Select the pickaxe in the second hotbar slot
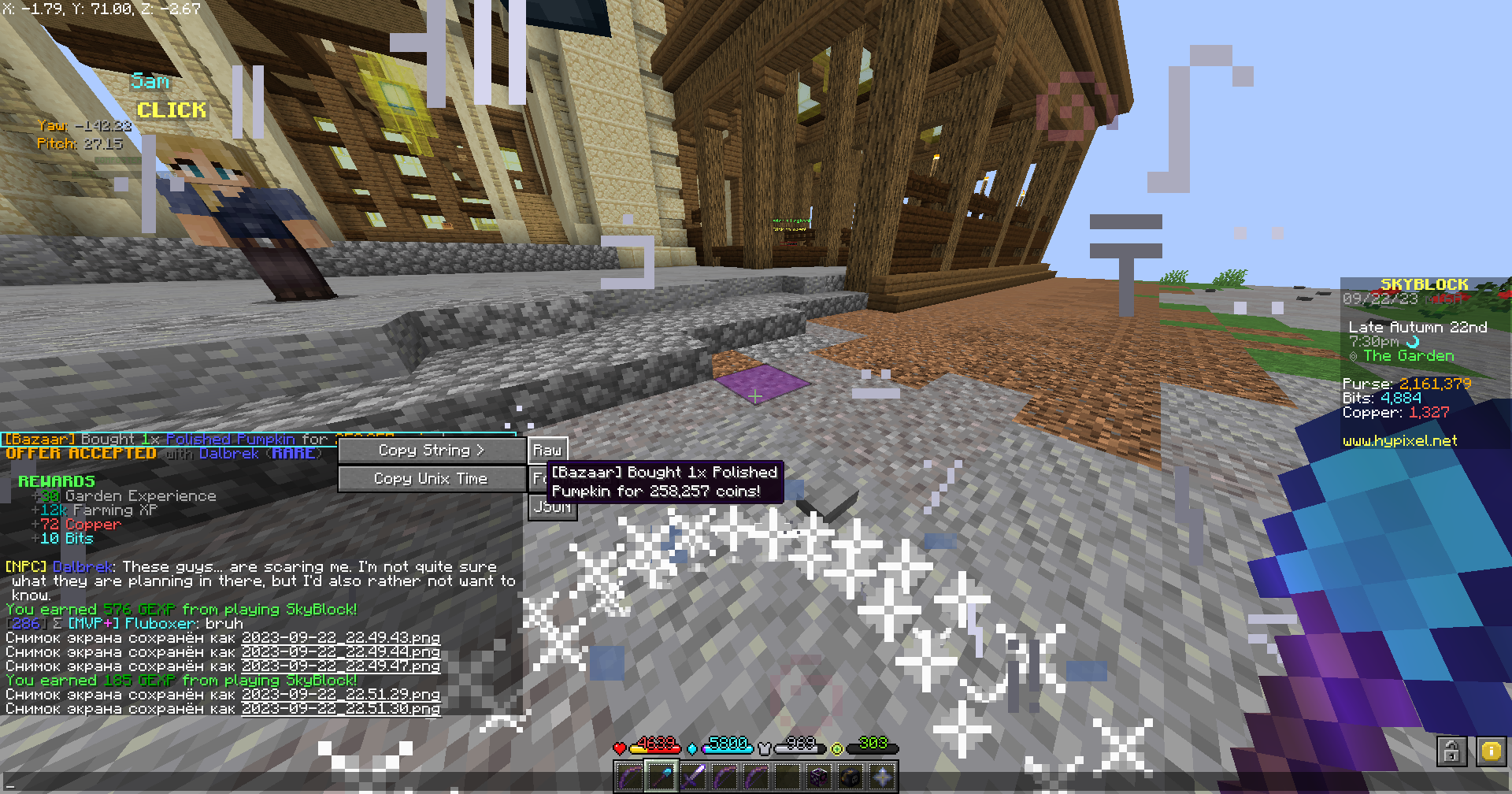The image size is (1512, 794). click(x=662, y=777)
